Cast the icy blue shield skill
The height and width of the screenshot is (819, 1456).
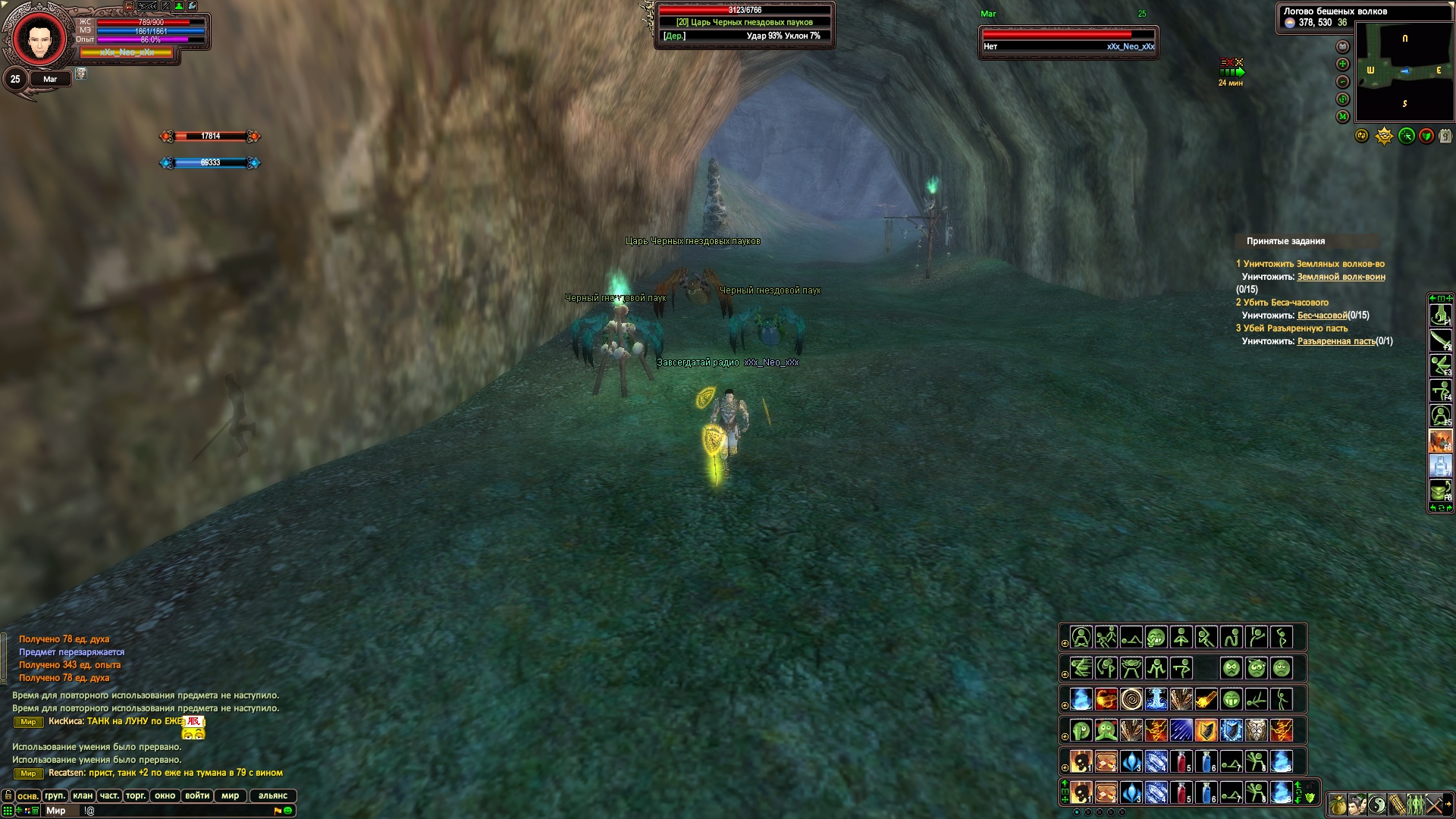coord(1231,730)
